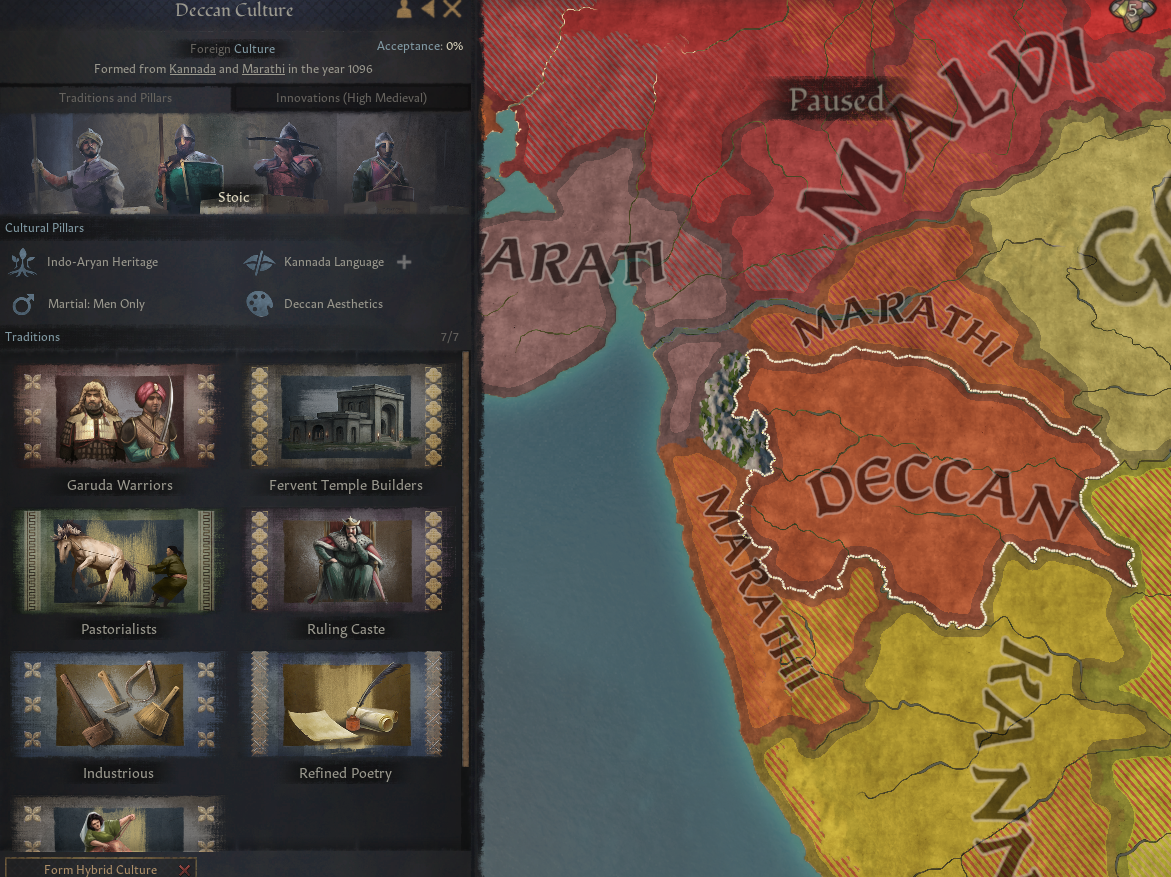Open the Innovations (High Medieval) tab
Screen dimensions: 1171x877
click(x=351, y=98)
